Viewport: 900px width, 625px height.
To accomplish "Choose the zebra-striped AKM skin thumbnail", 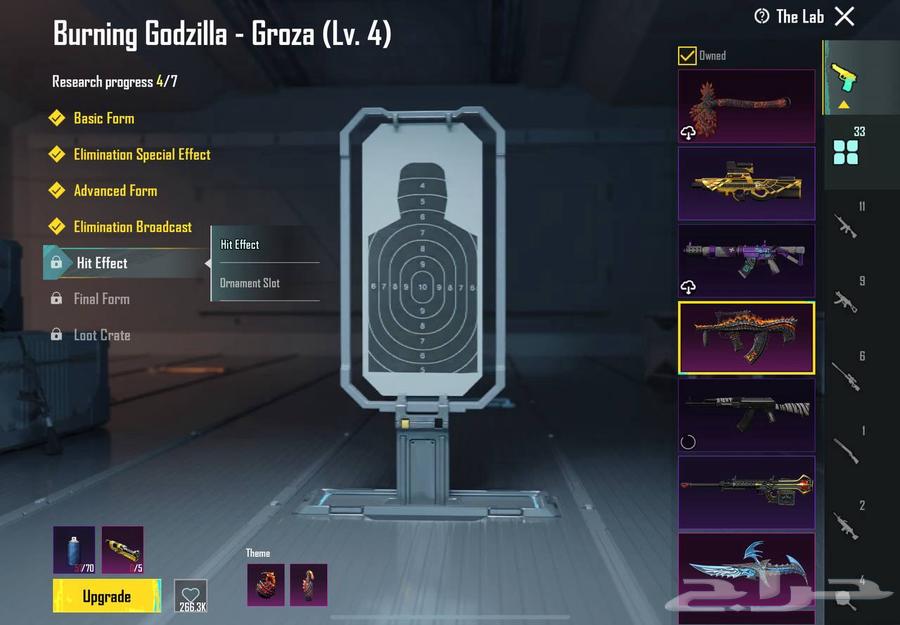I will click(746, 414).
